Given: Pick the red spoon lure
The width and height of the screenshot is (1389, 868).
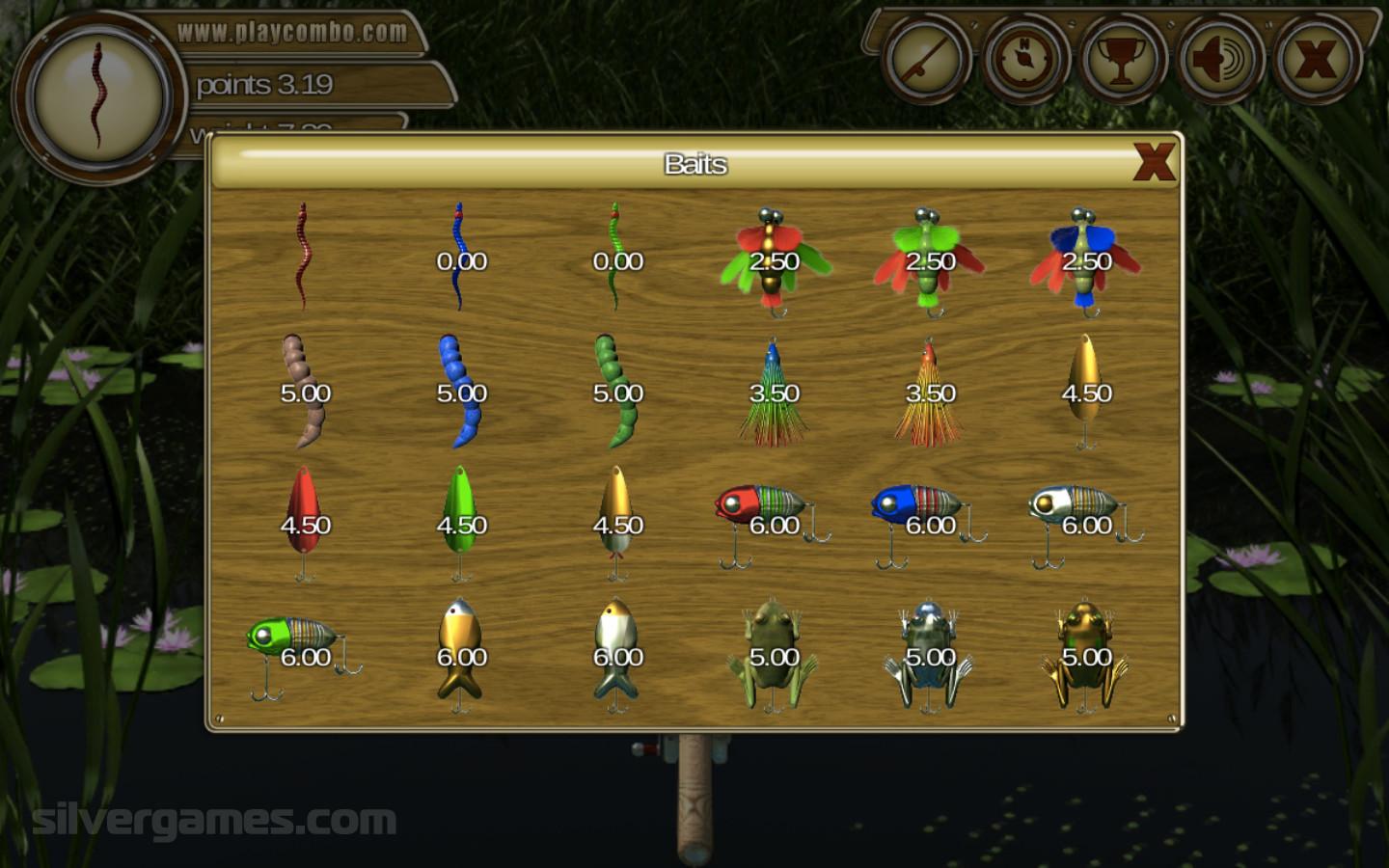Looking at the screenshot, I should (x=305, y=521).
